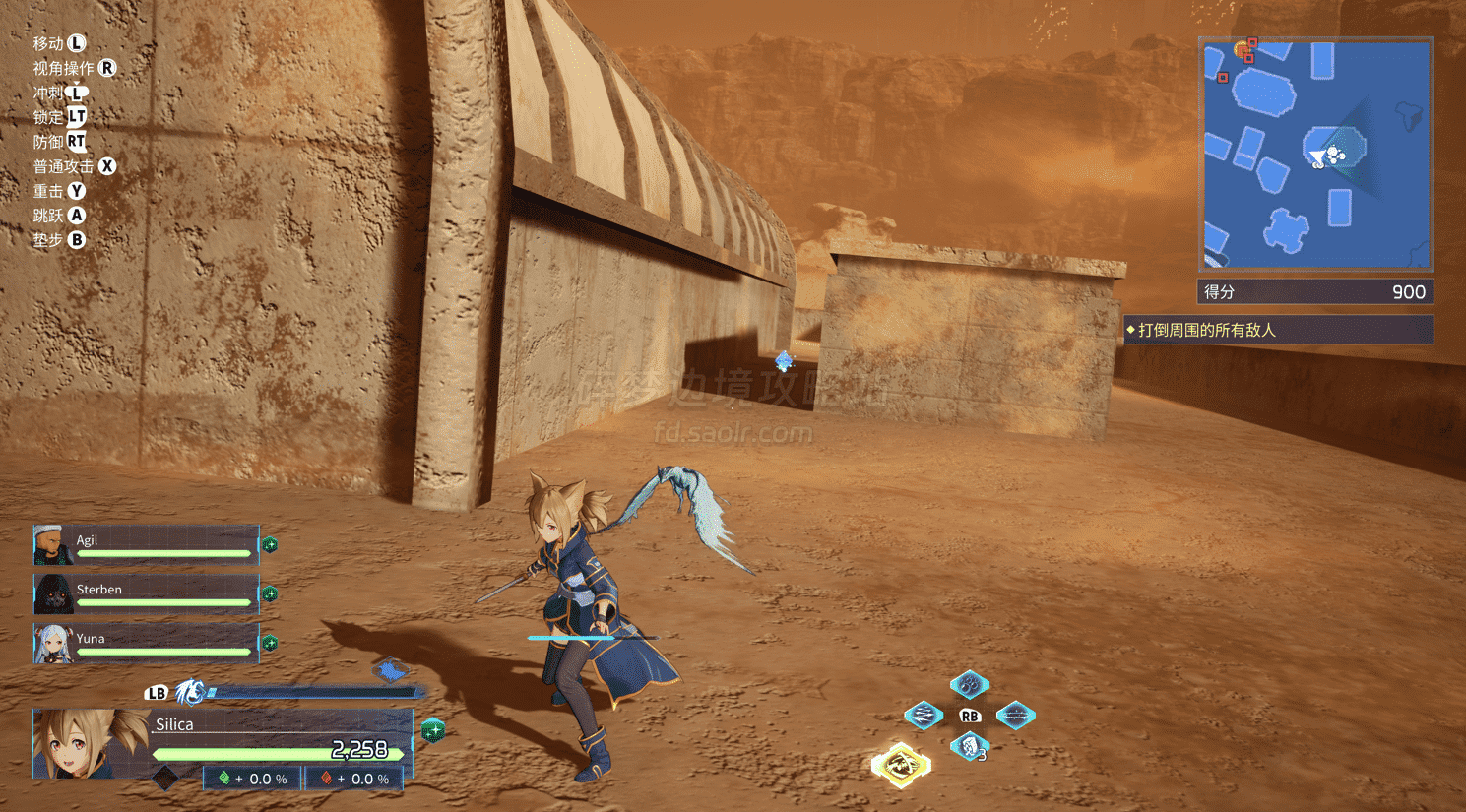
Task: Trigger the horizontal slash skill icon
Action: click(x=1015, y=716)
